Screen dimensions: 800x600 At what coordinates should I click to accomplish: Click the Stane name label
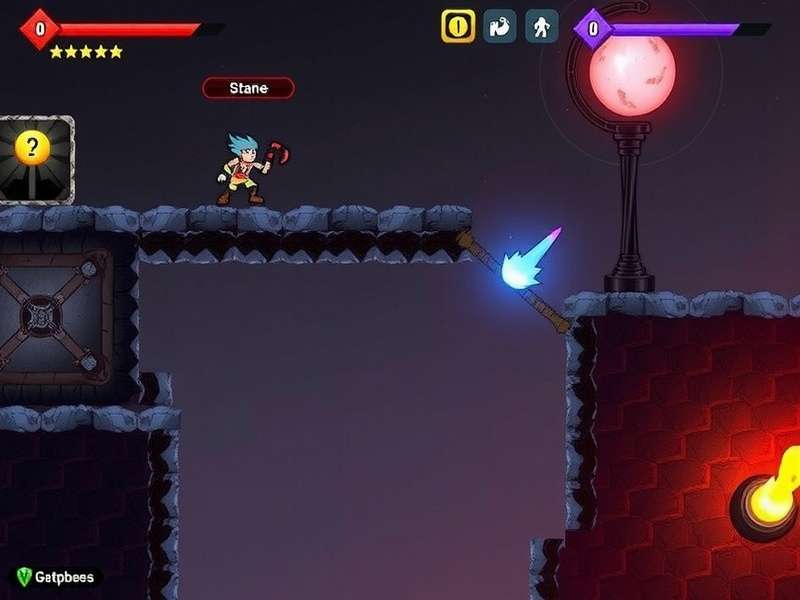click(248, 88)
